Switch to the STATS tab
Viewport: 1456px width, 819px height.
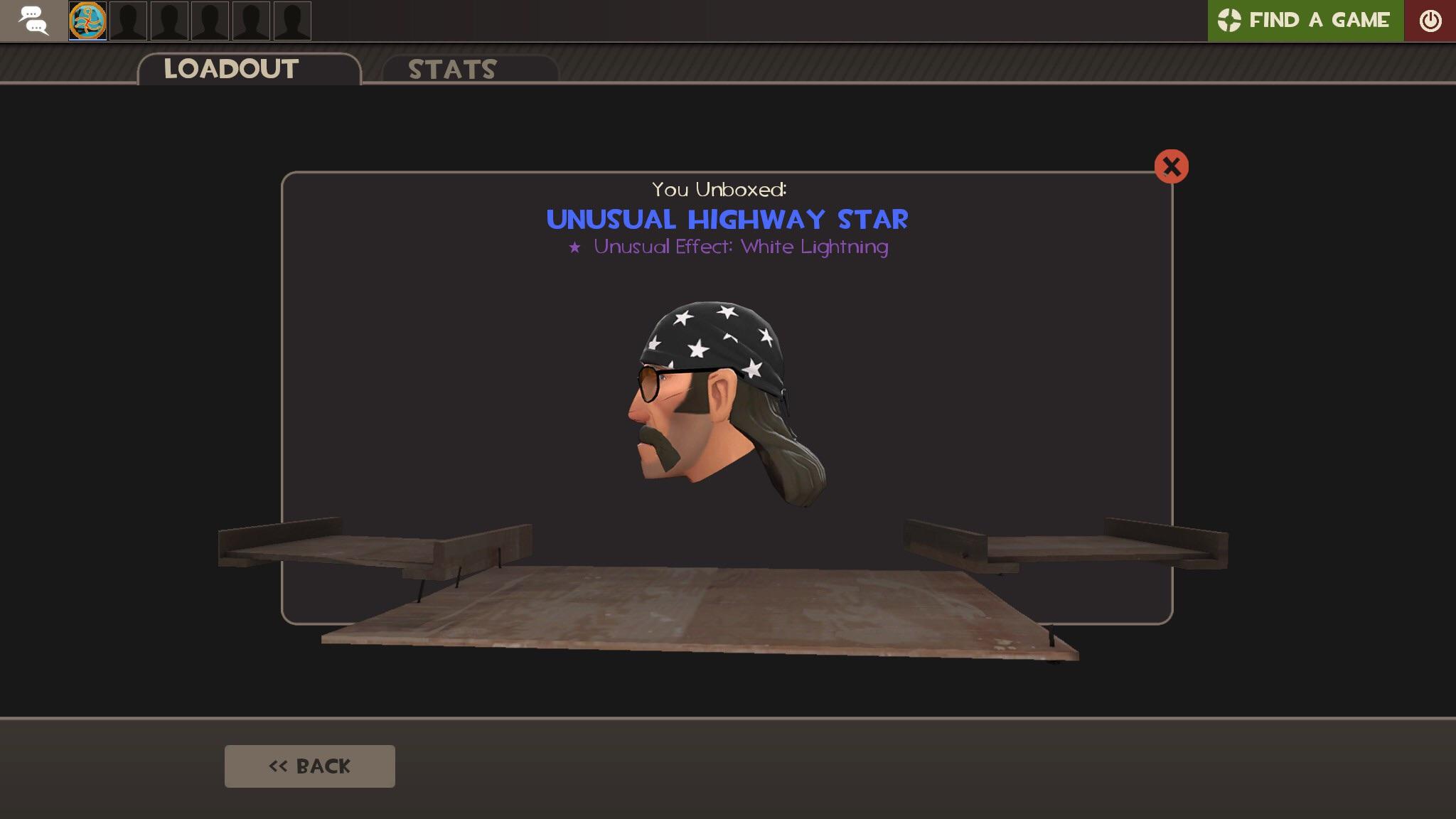click(451, 69)
